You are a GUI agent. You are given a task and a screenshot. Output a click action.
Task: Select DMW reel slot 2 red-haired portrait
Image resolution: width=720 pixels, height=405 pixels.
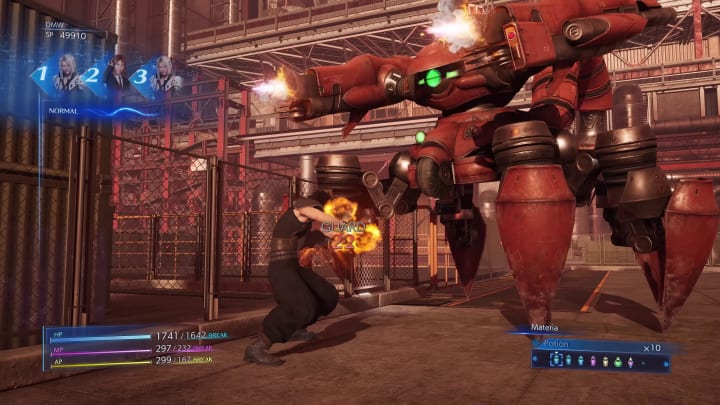point(113,75)
